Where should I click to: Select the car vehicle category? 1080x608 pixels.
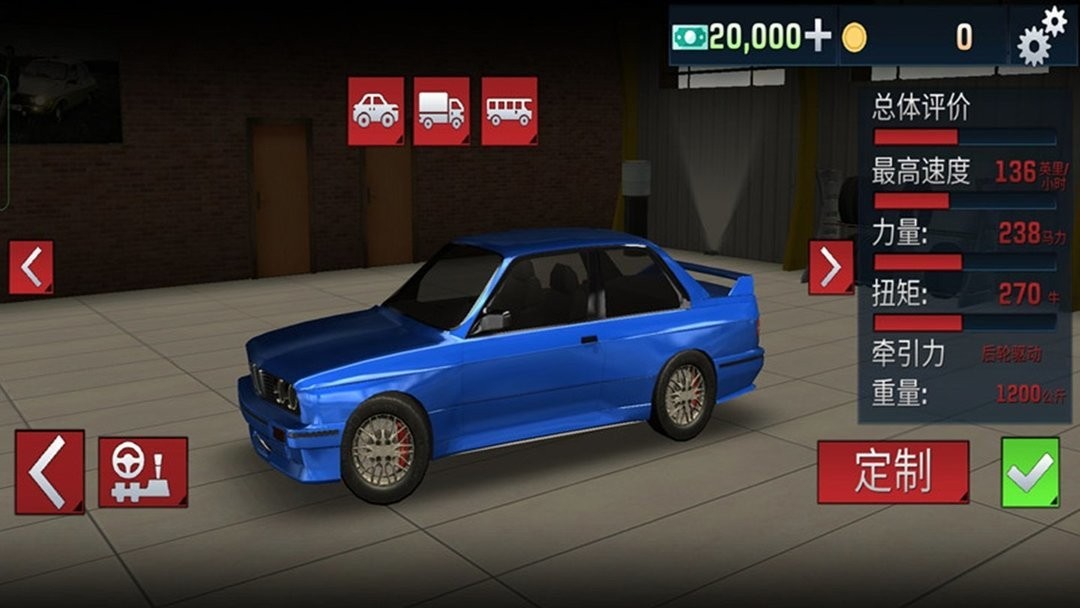coord(376,111)
